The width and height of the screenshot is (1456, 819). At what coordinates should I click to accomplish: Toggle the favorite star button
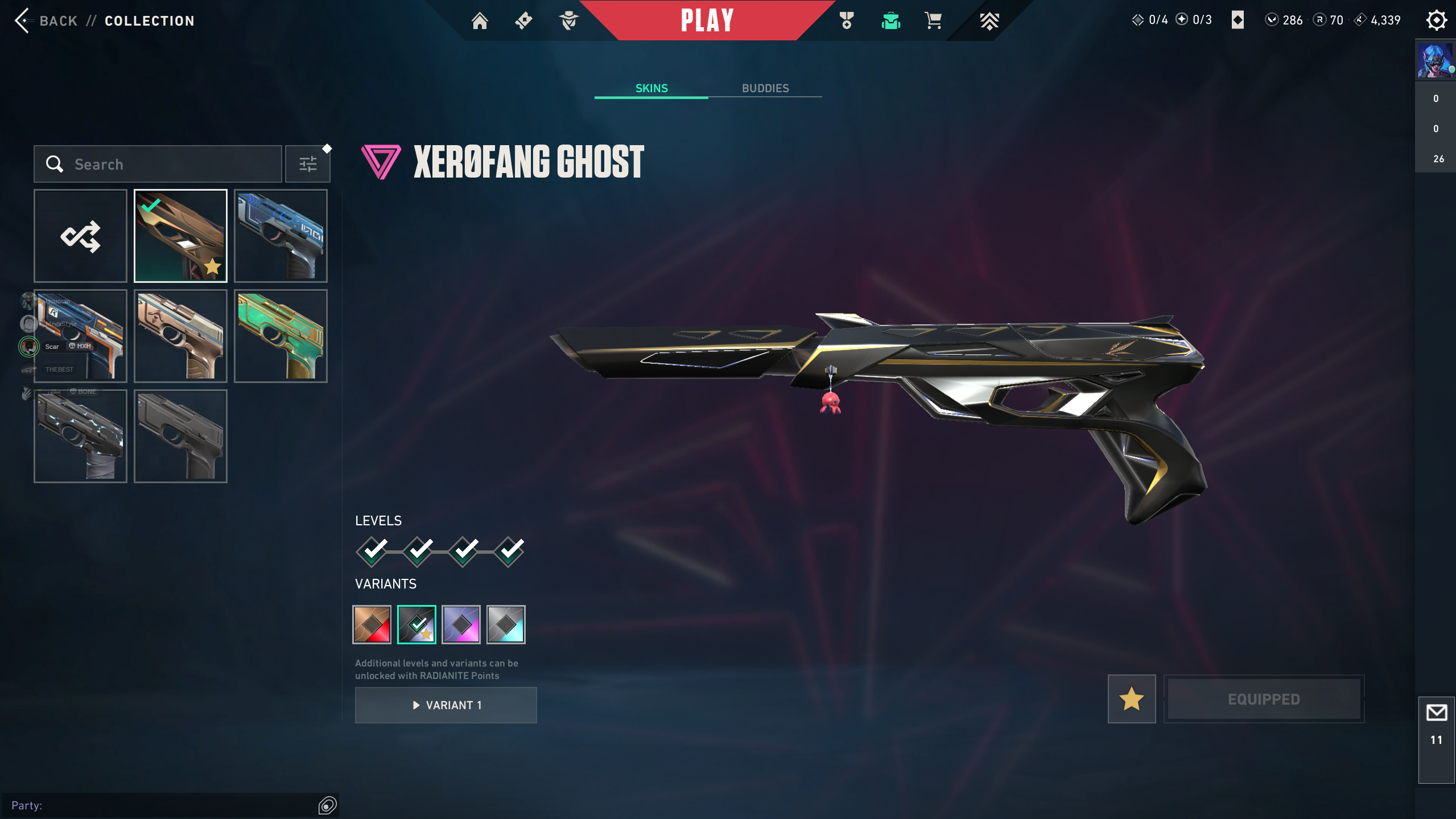pyautogui.click(x=1132, y=699)
